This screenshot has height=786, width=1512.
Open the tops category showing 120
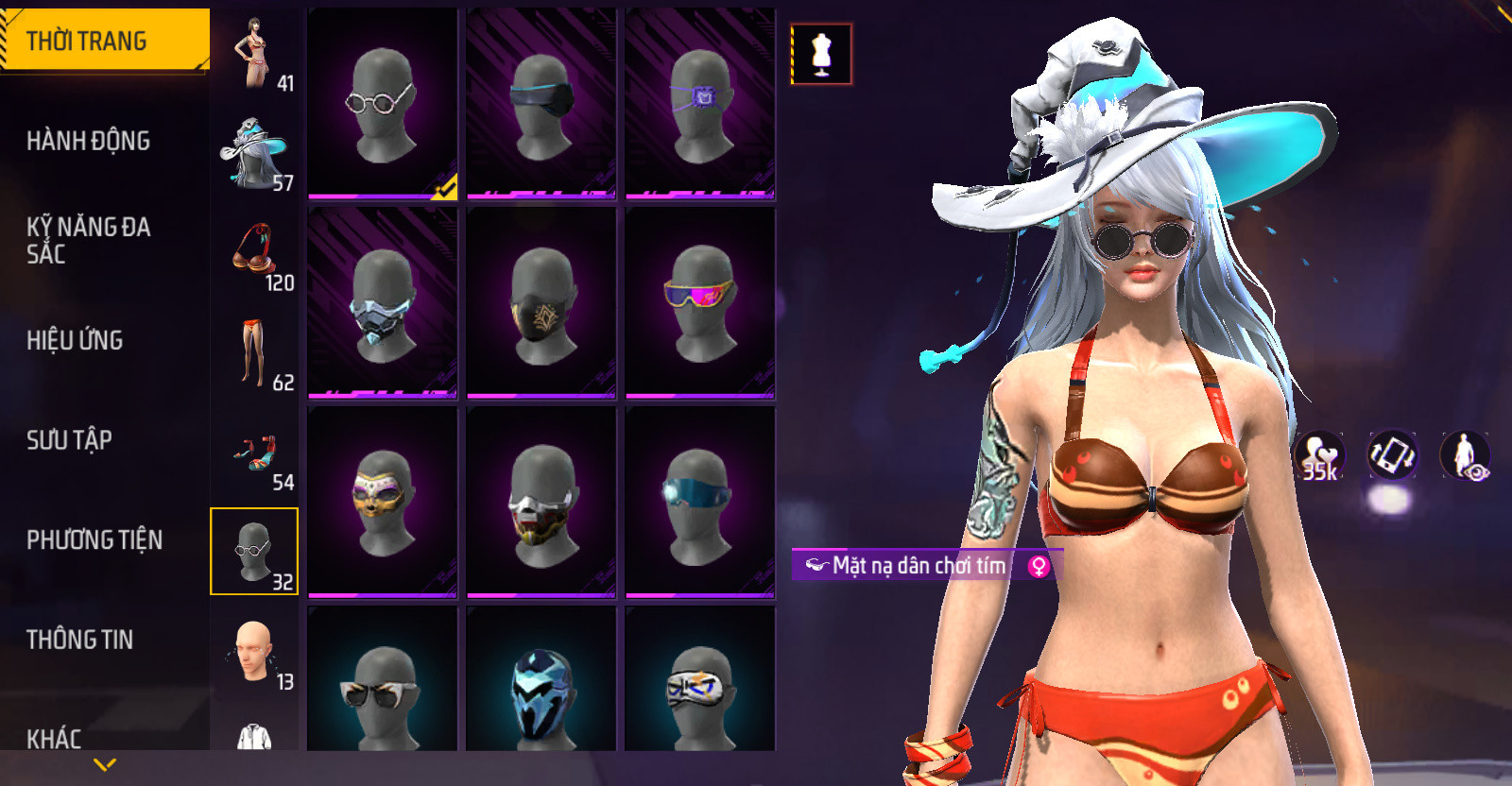click(254, 254)
